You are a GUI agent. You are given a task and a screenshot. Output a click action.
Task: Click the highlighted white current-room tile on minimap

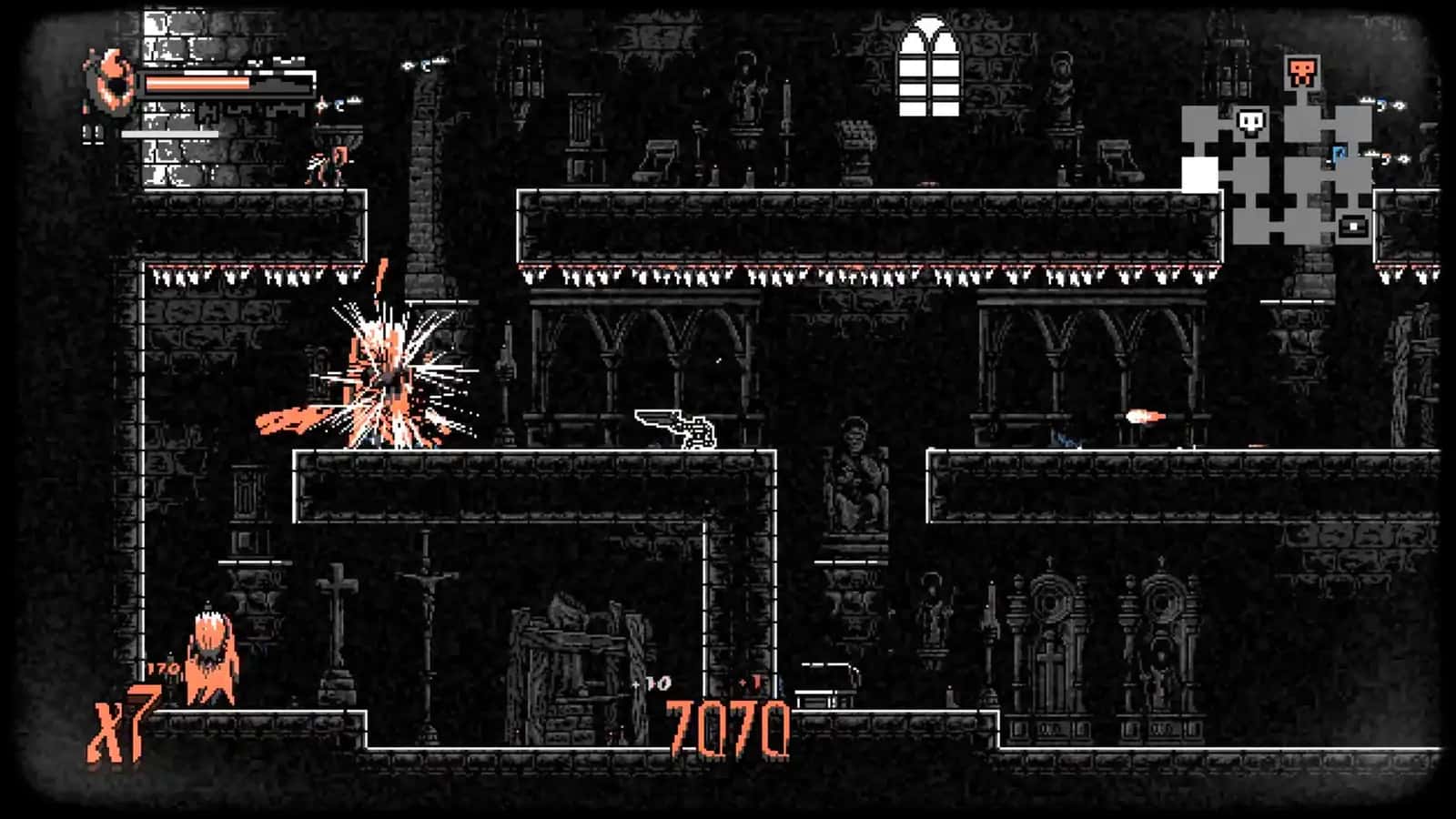click(x=1199, y=175)
